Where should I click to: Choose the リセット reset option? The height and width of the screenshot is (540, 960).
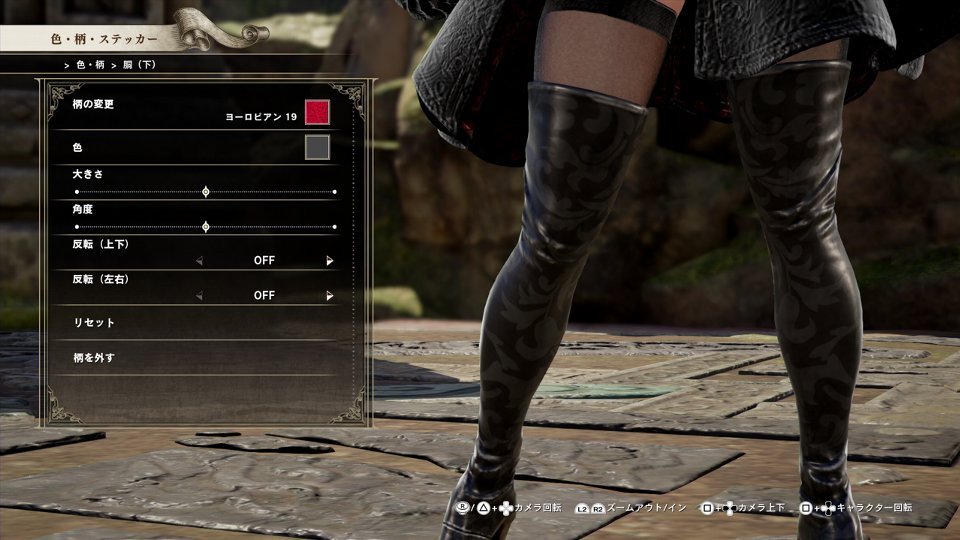click(96, 323)
